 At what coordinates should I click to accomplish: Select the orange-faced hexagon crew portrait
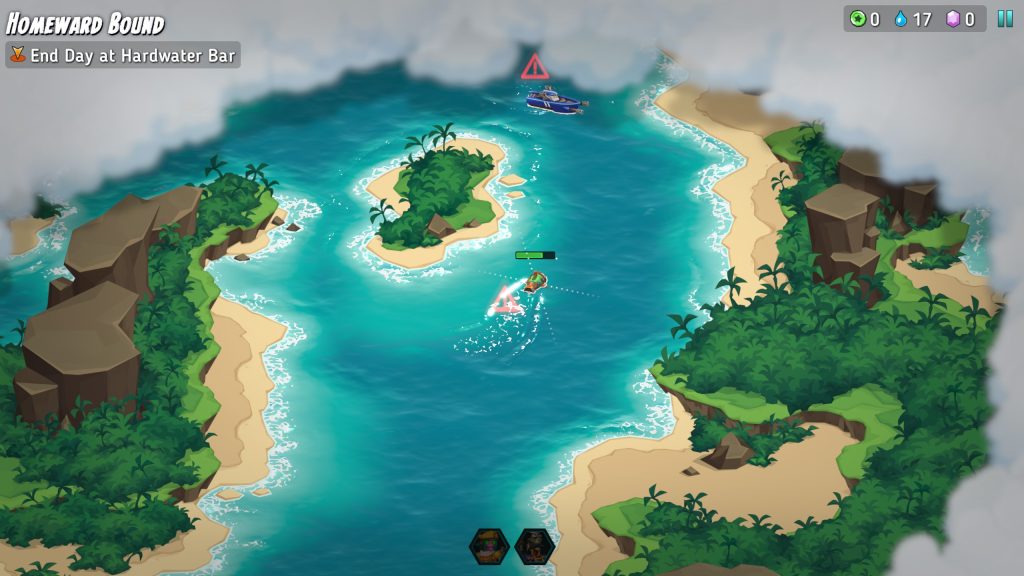coord(489,546)
